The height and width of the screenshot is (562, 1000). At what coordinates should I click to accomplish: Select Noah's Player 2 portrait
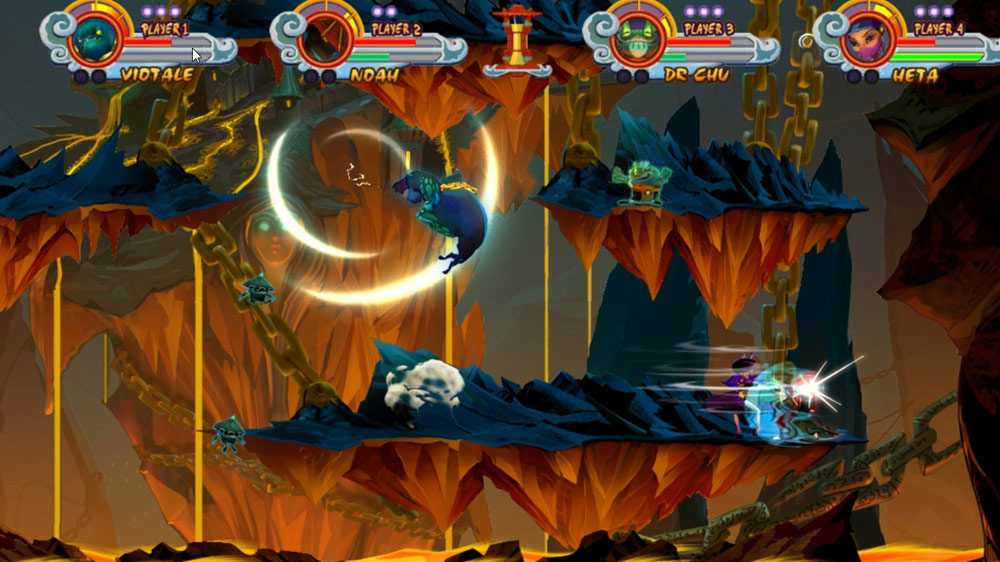click(327, 40)
